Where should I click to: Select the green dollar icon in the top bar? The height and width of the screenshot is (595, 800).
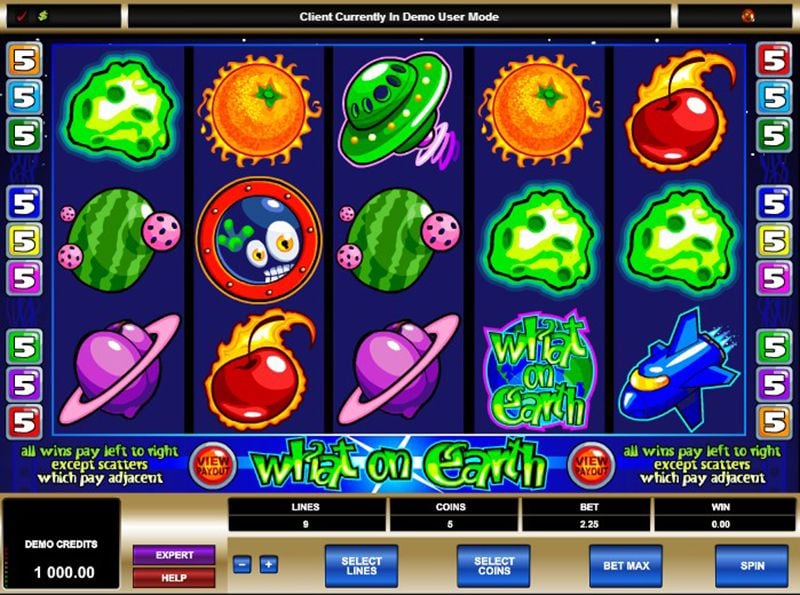pos(46,16)
